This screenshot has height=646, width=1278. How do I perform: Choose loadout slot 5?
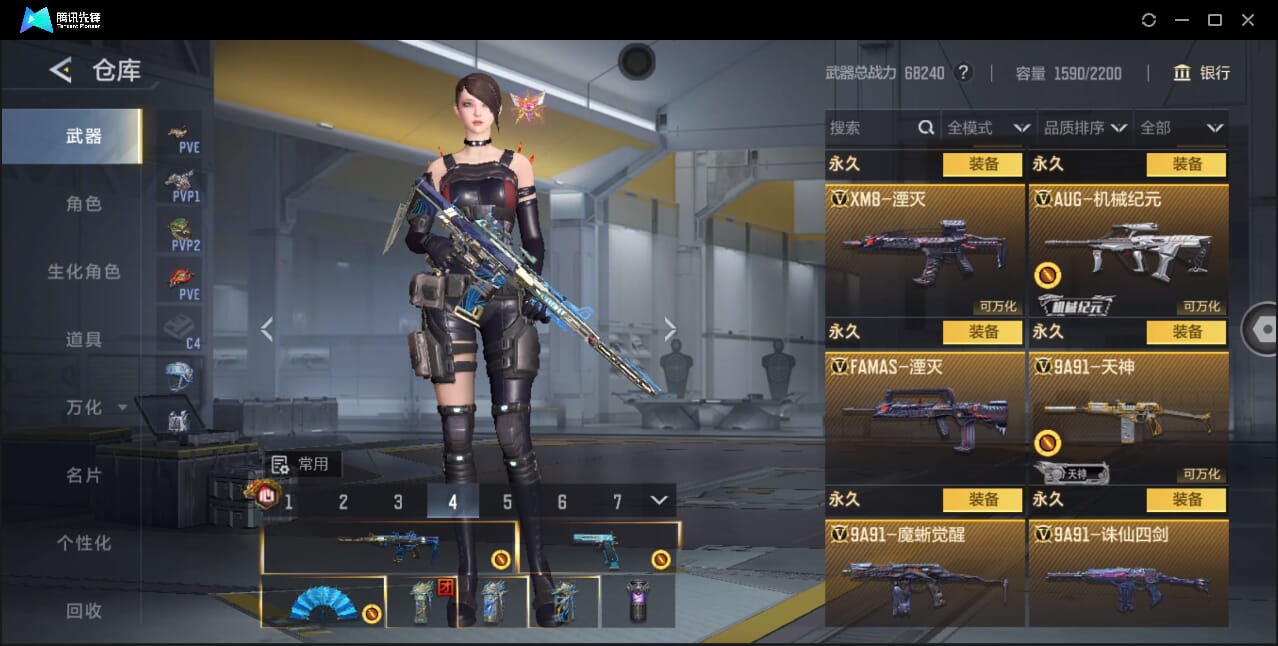(x=507, y=502)
